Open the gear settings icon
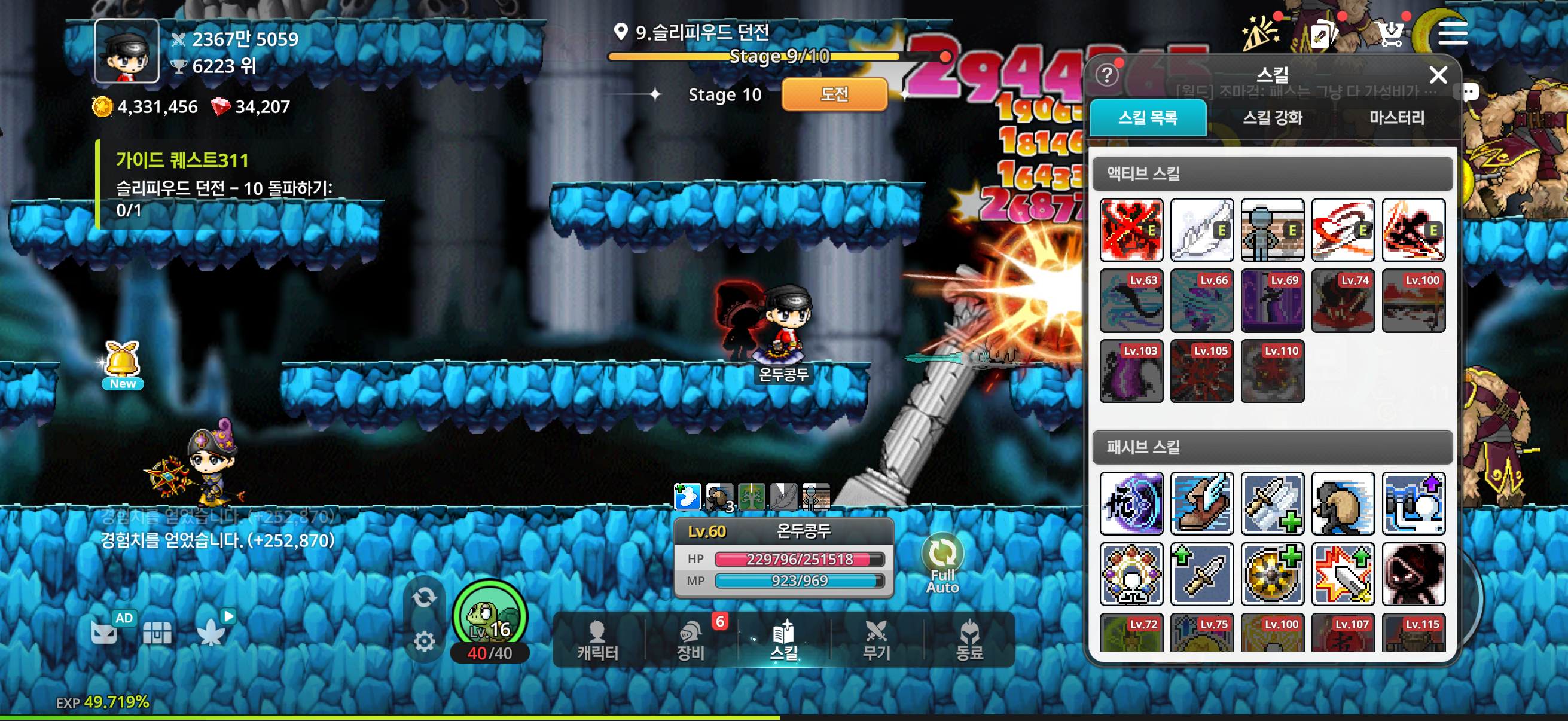Screen dimensions: 1568x721 pyautogui.click(x=423, y=641)
